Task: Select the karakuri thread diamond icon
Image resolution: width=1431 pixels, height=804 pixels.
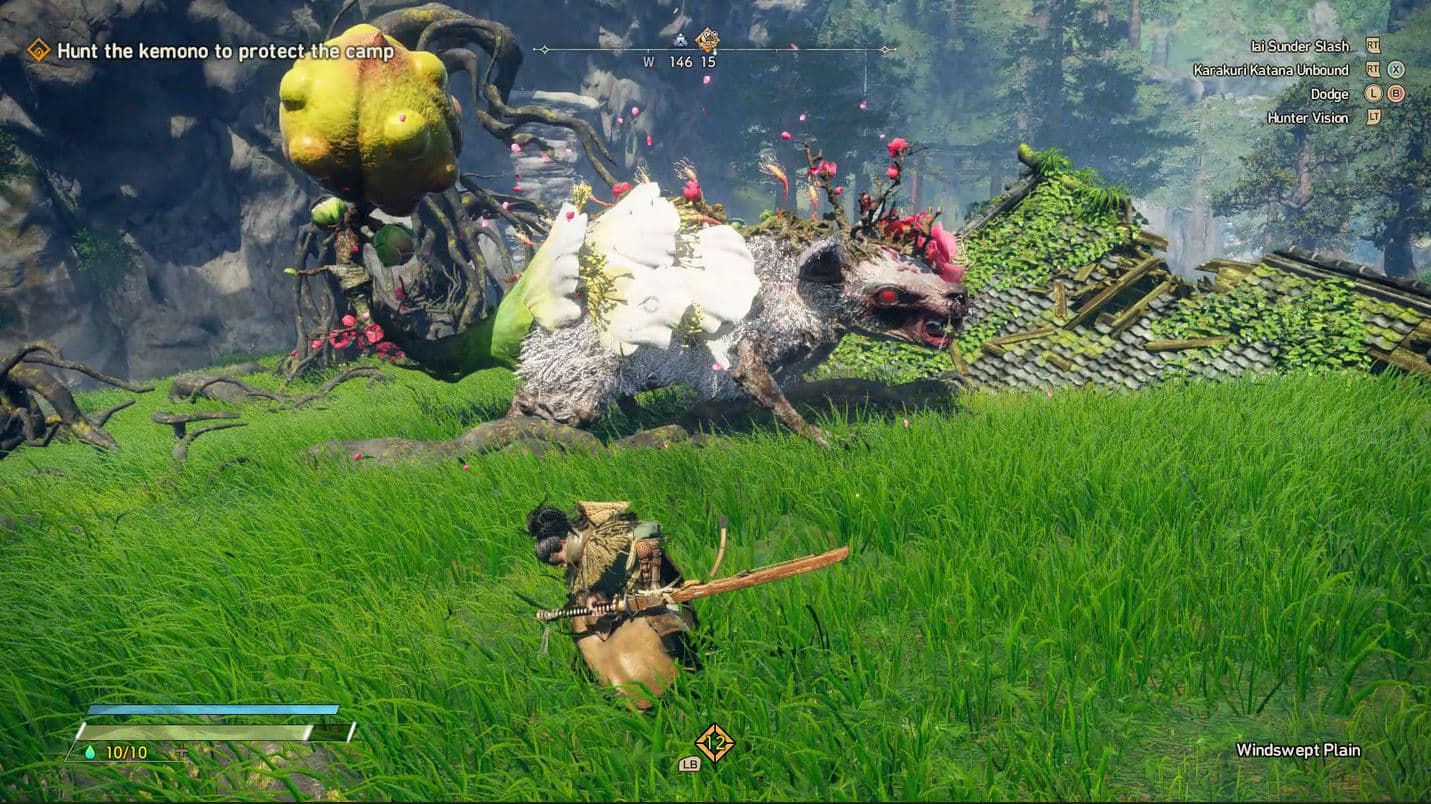Action: coord(714,742)
